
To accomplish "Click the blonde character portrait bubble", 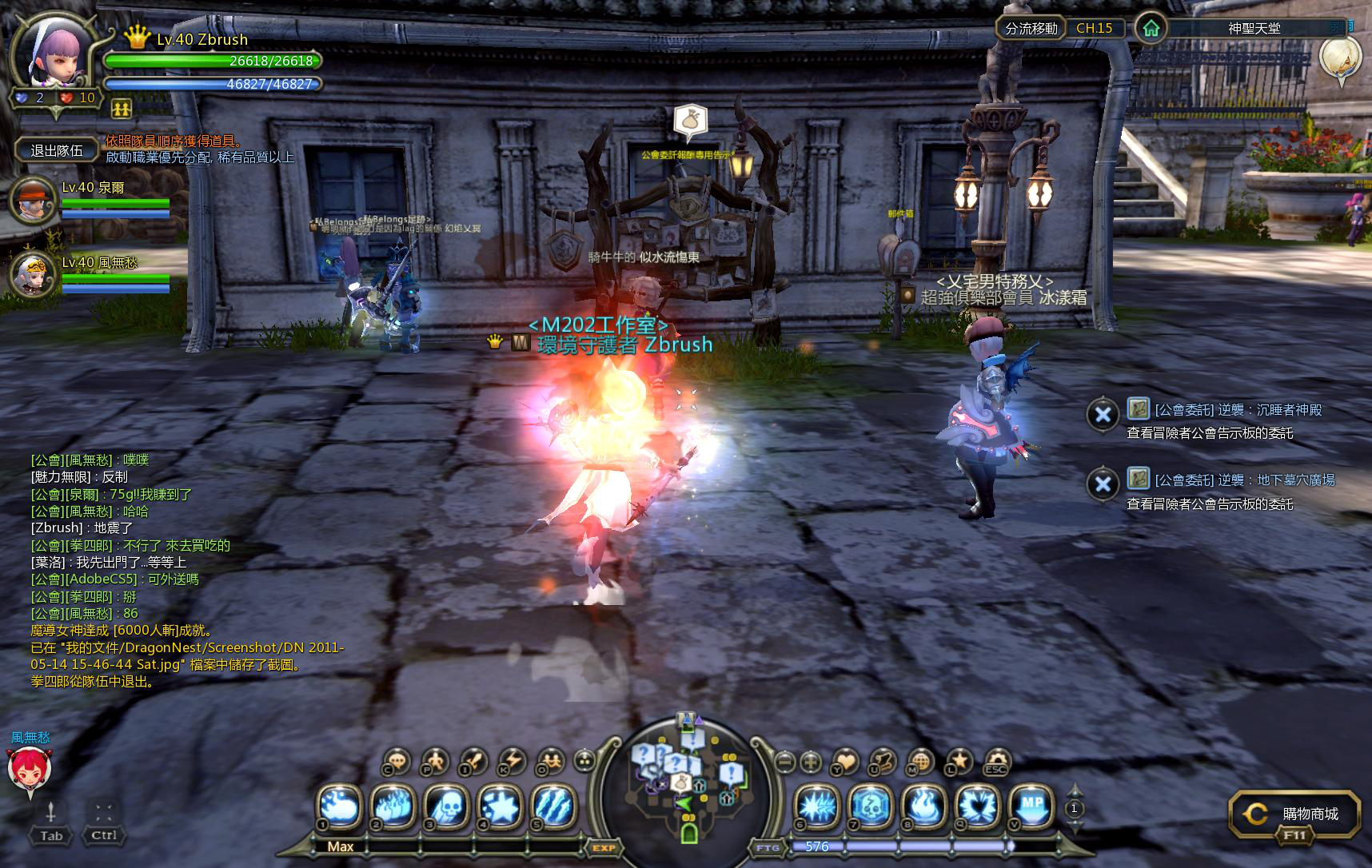I will click(1341, 58).
